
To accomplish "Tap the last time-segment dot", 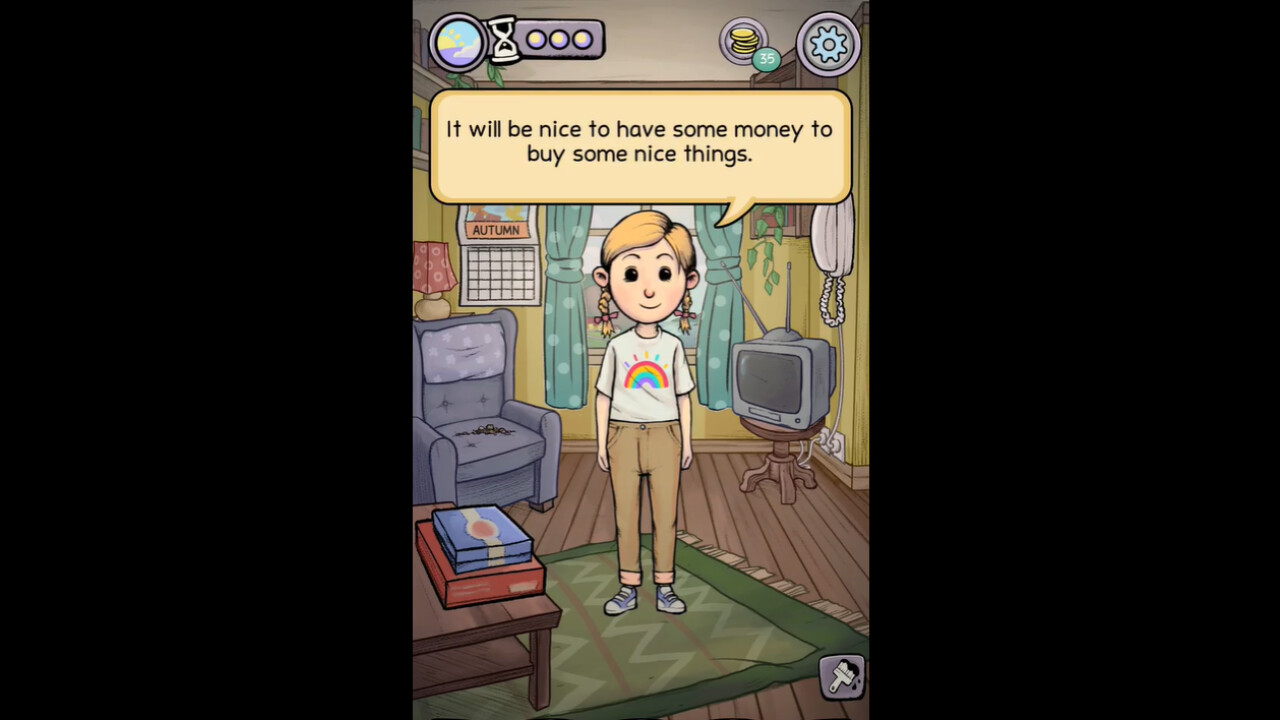I will (x=583, y=39).
